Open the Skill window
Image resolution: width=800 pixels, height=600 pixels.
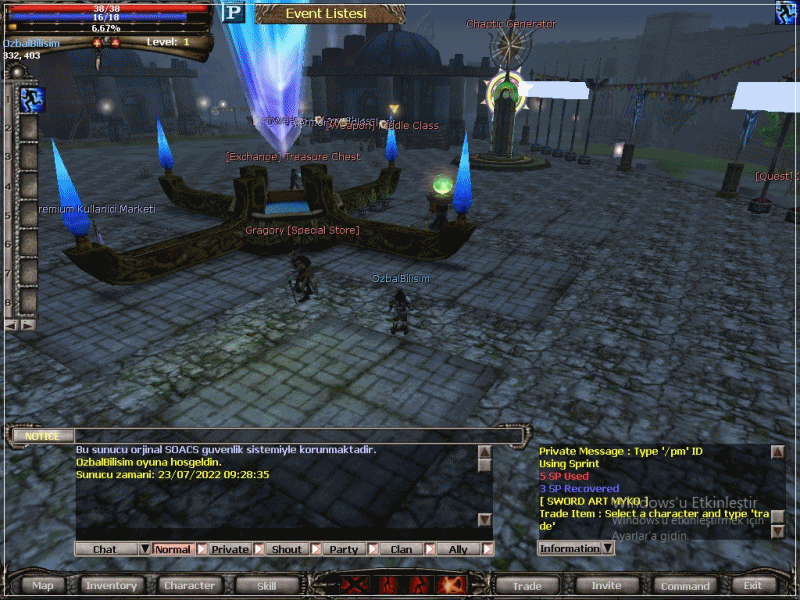pos(266,585)
